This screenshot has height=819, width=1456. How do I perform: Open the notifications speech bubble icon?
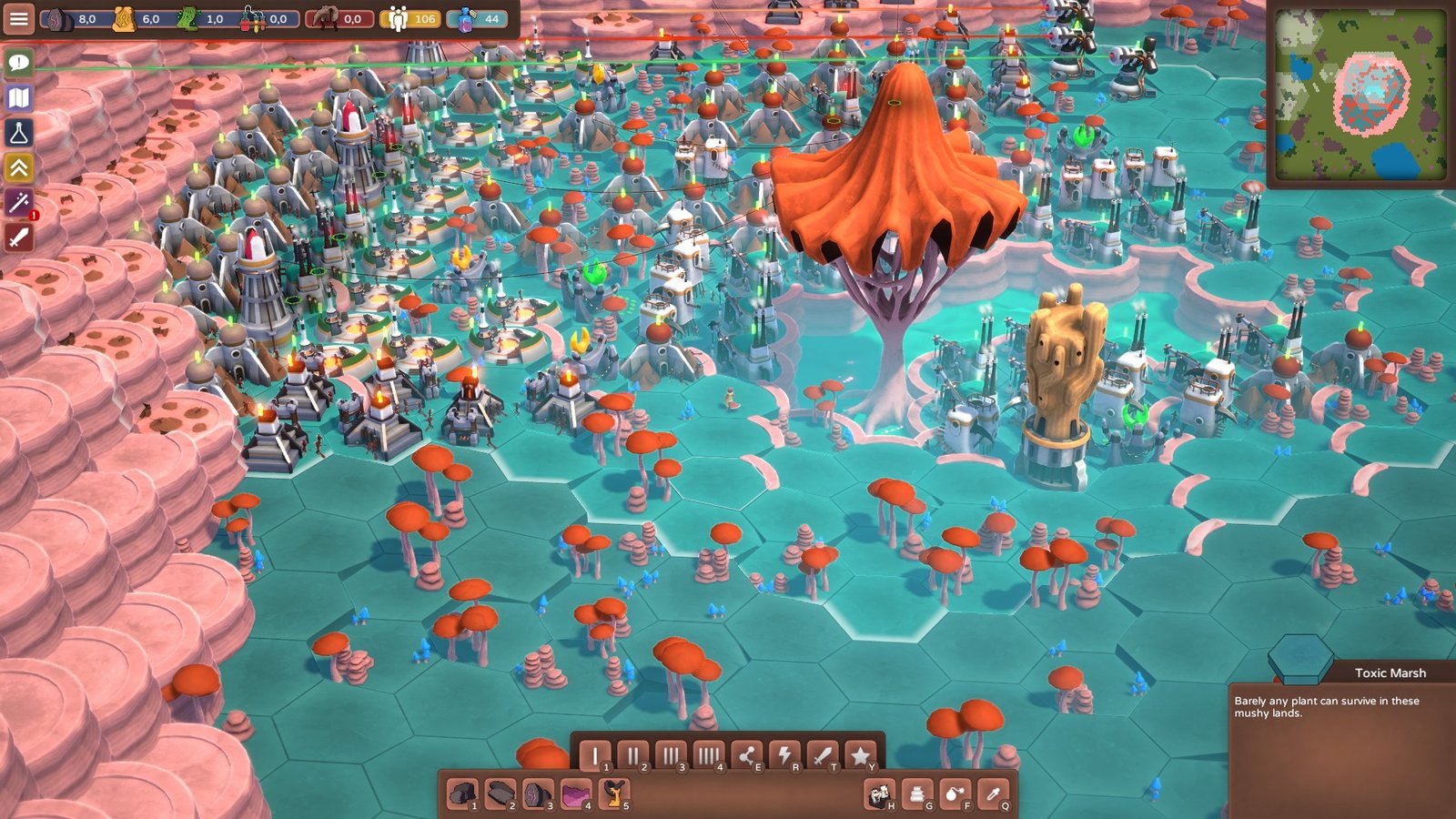20,64
